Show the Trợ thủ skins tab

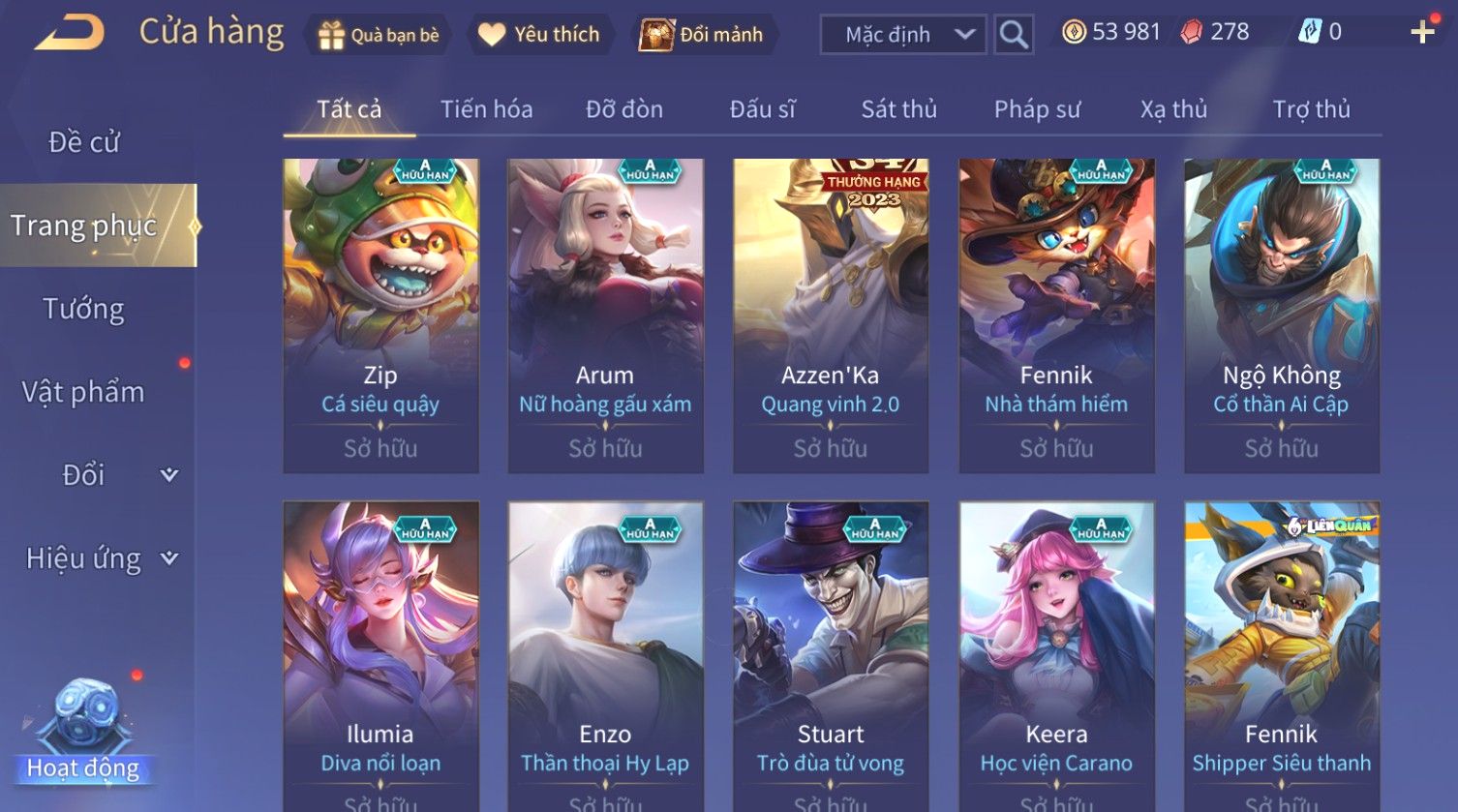1311,109
